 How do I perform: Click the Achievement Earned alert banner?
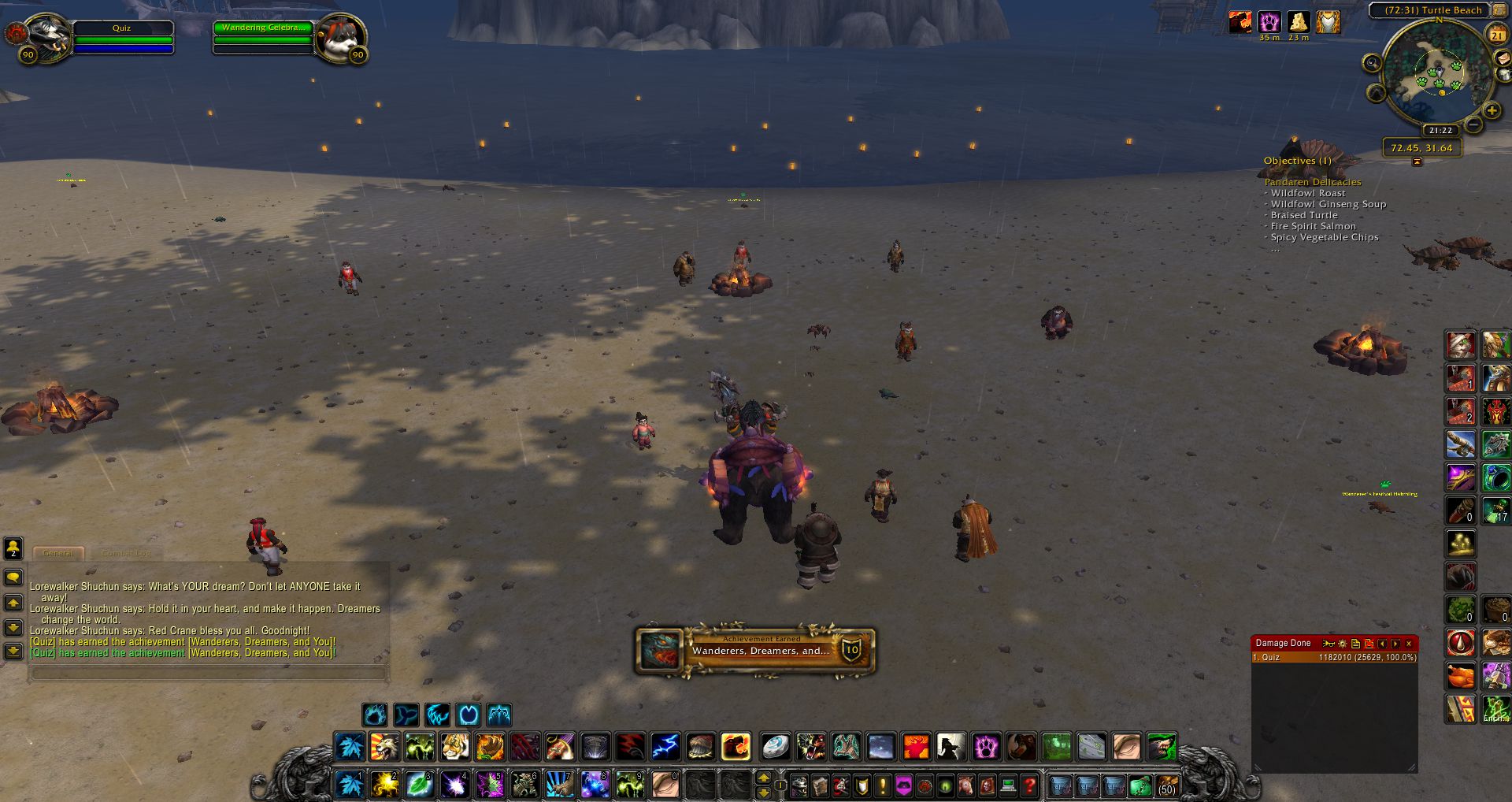coord(755,650)
